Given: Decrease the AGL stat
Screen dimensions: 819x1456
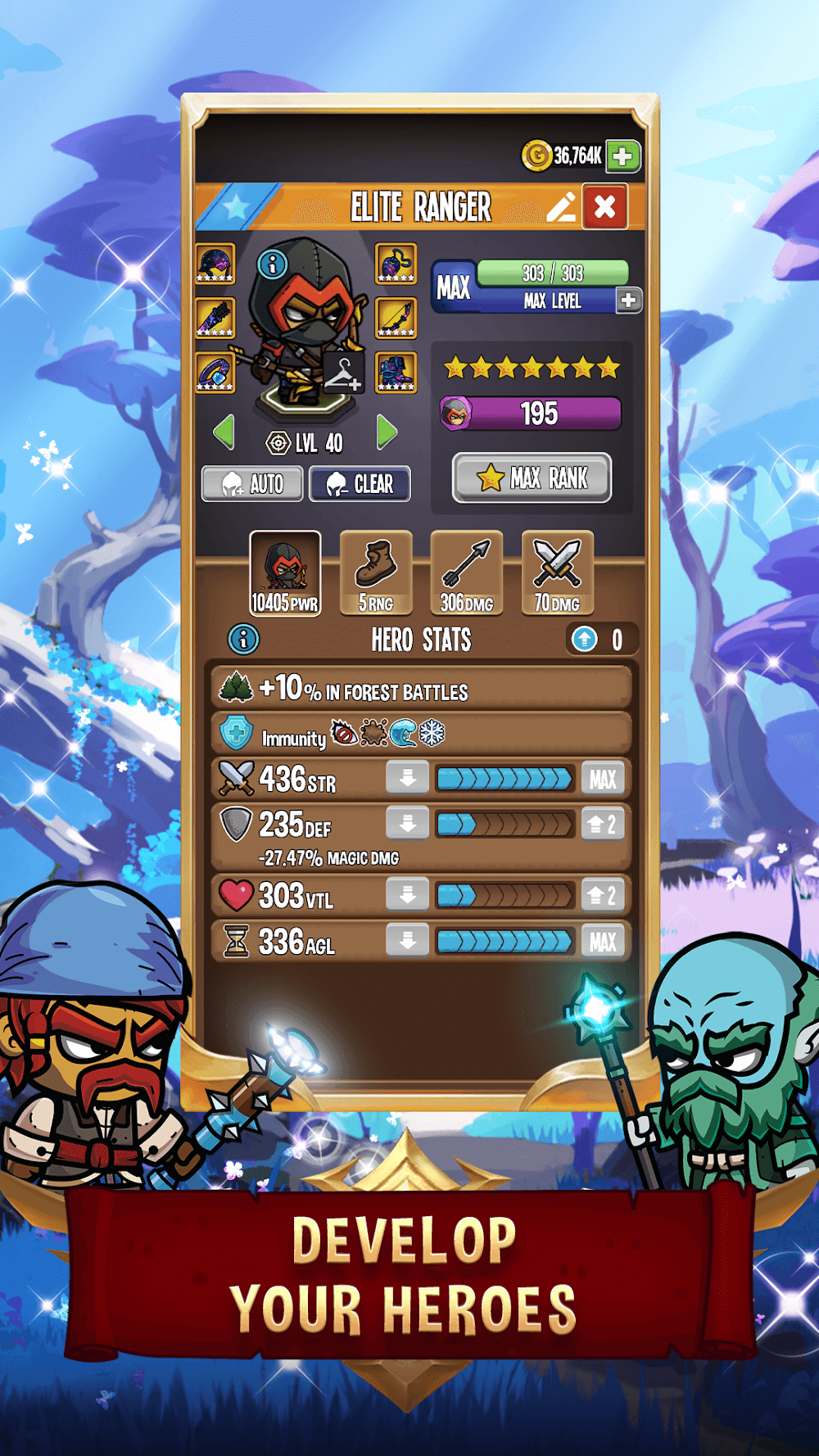Looking at the screenshot, I should tap(408, 941).
